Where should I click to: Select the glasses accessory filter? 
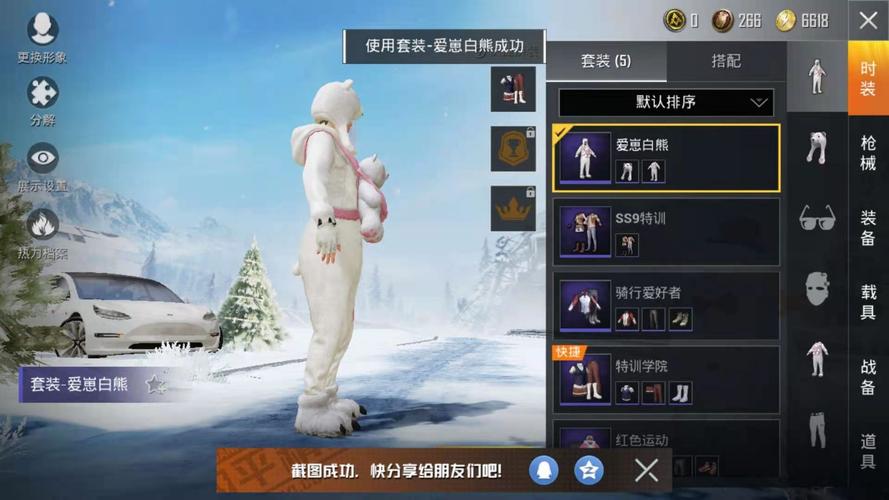coord(817,218)
